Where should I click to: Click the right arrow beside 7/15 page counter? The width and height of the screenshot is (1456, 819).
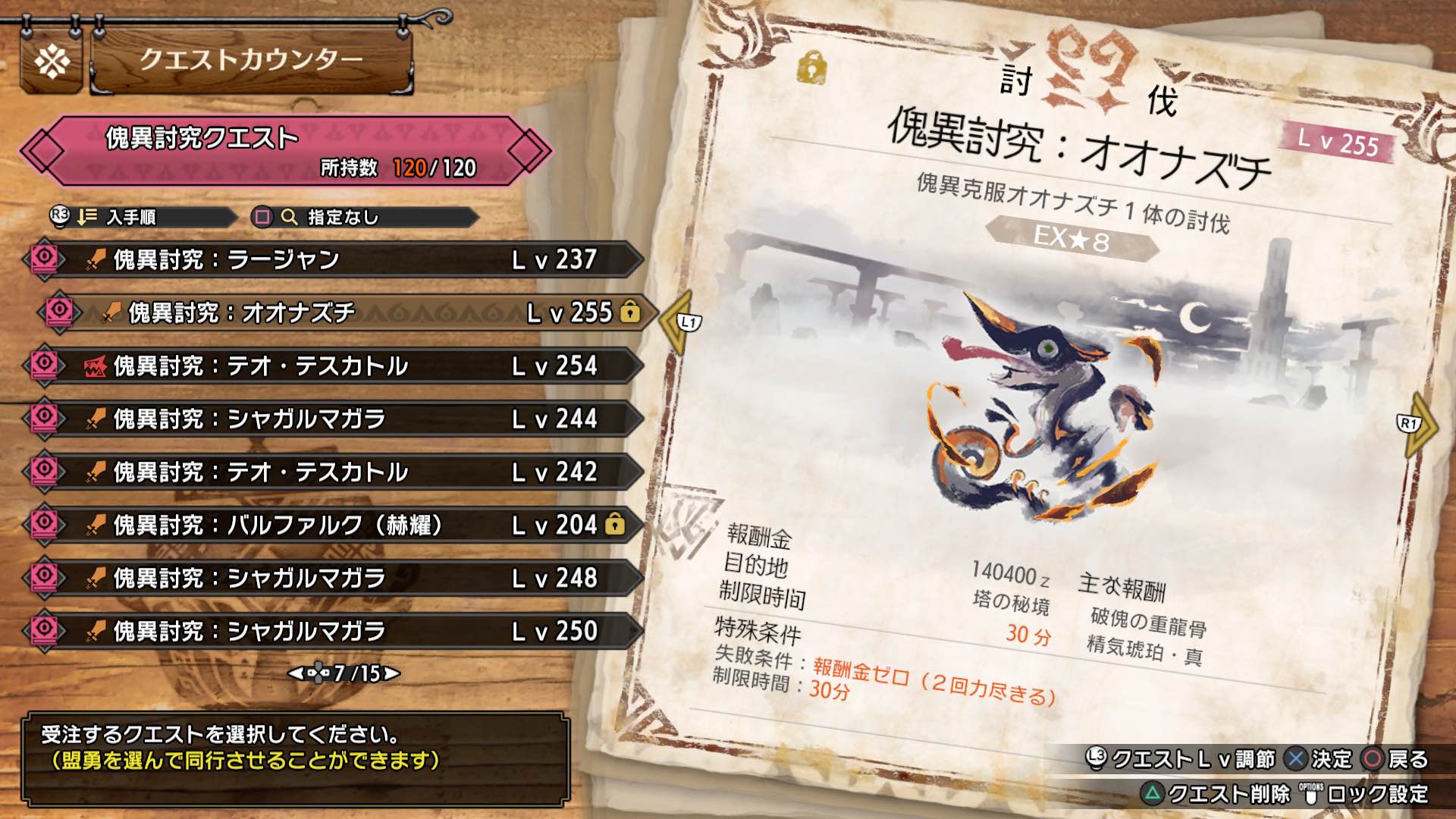click(388, 673)
